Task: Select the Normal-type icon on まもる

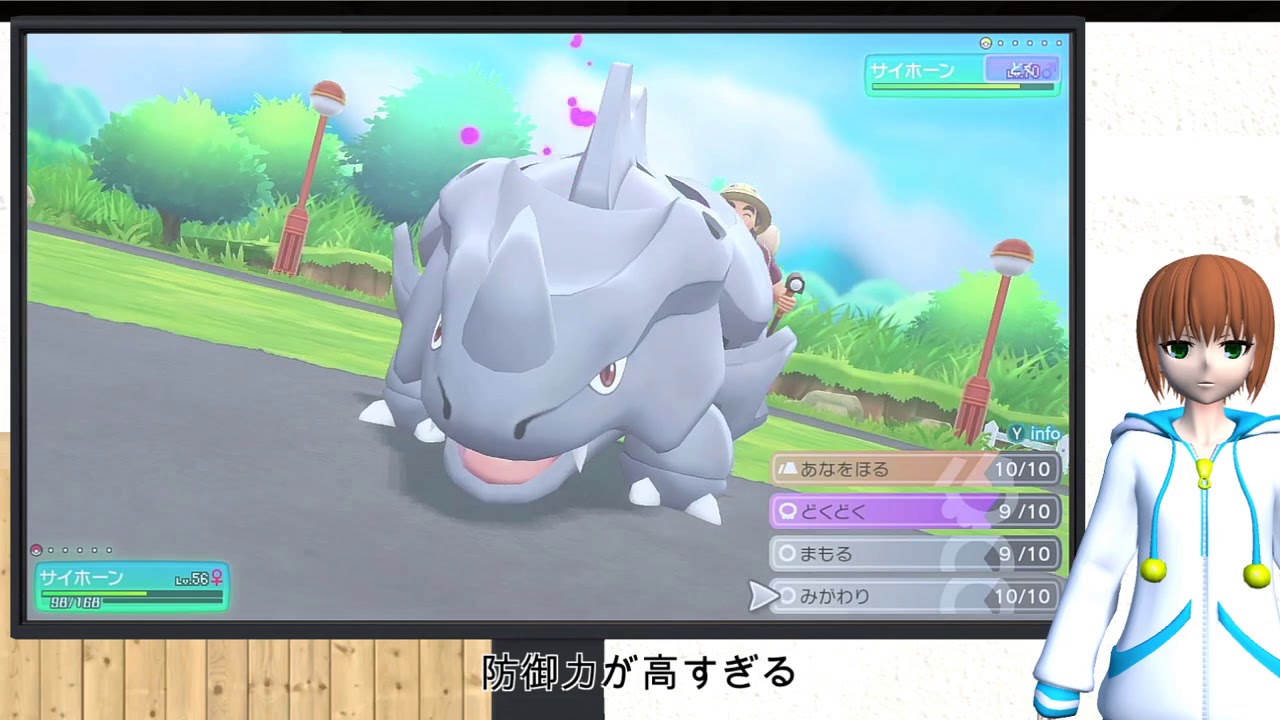Action: [x=787, y=554]
